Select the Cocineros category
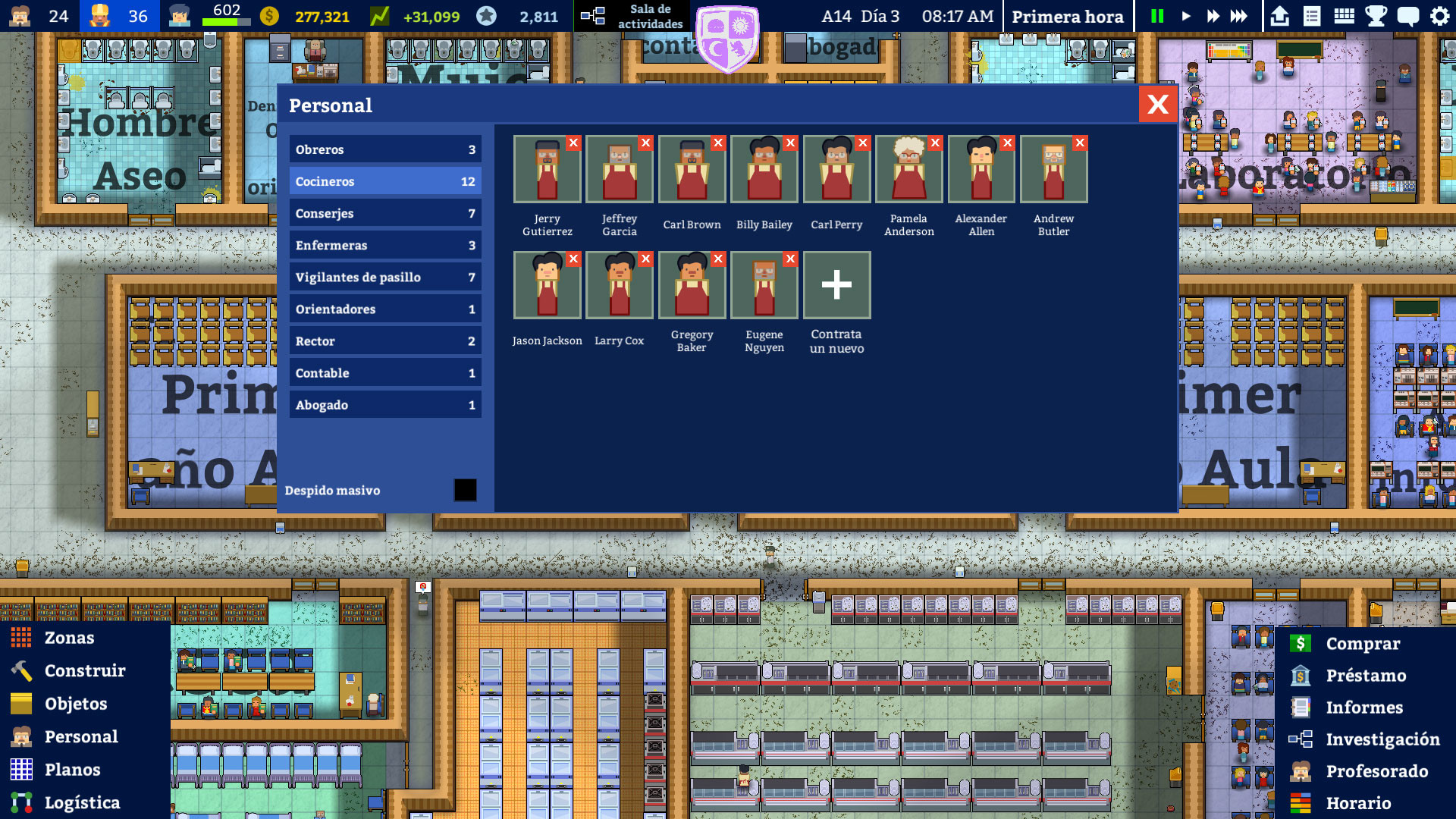Viewport: 1456px width, 819px height. pos(385,181)
